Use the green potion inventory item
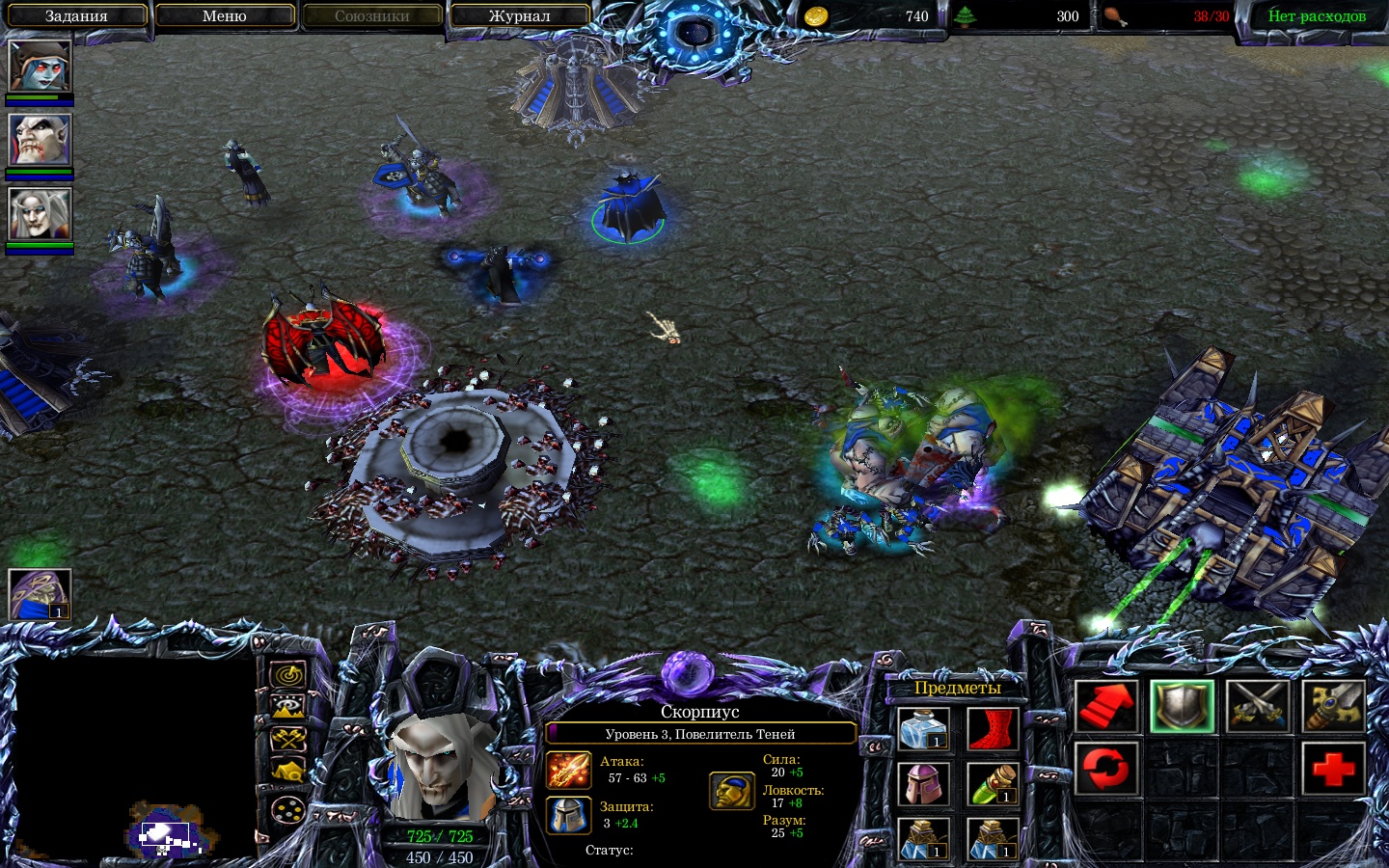Image resolution: width=1389 pixels, height=868 pixels. [992, 784]
